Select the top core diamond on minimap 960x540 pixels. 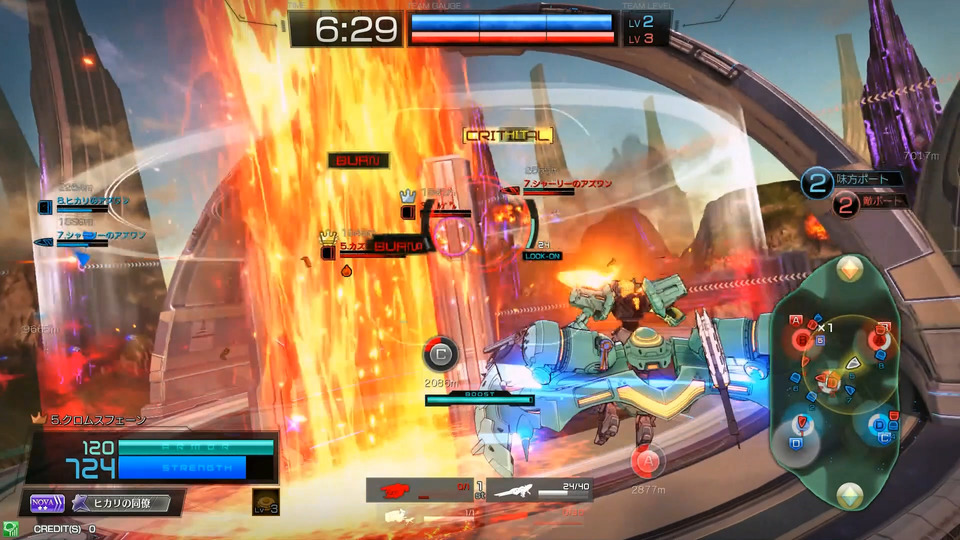[x=849, y=269]
